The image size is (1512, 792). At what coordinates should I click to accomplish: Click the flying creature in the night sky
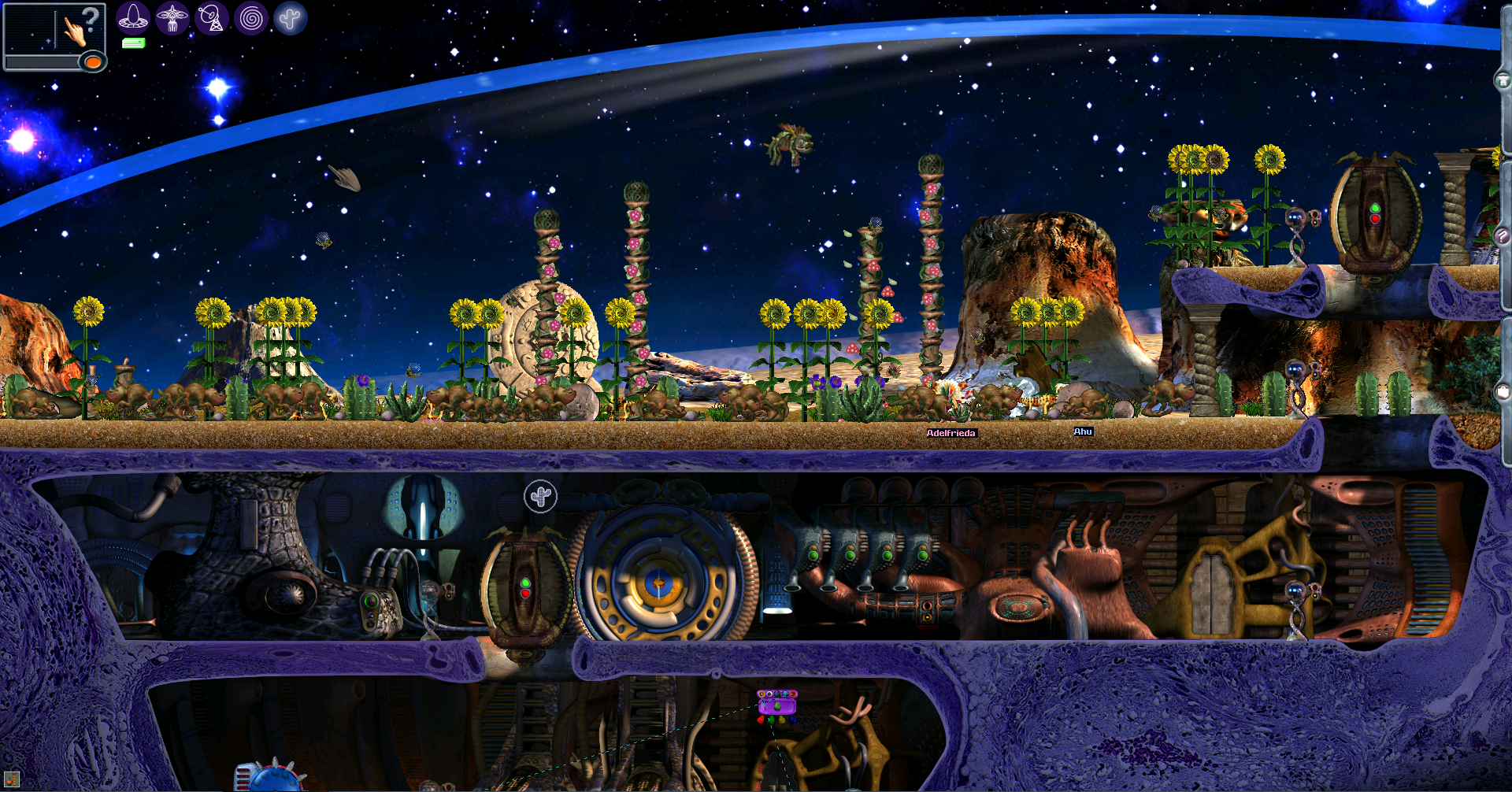[793, 145]
